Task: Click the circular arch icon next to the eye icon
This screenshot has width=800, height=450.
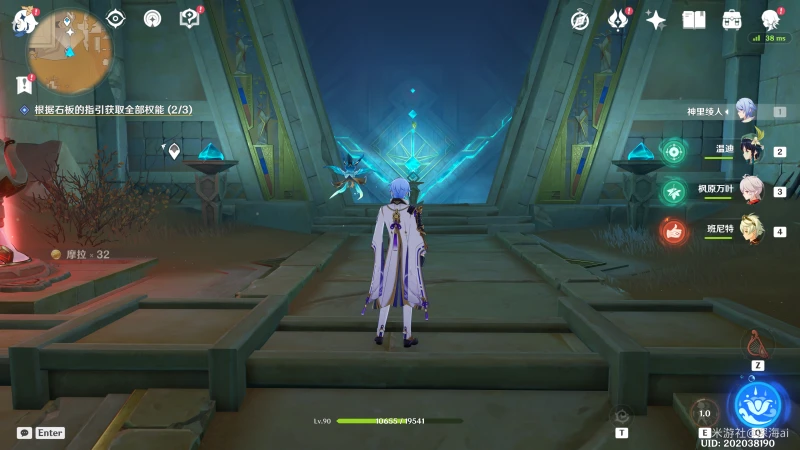Action: [152, 18]
